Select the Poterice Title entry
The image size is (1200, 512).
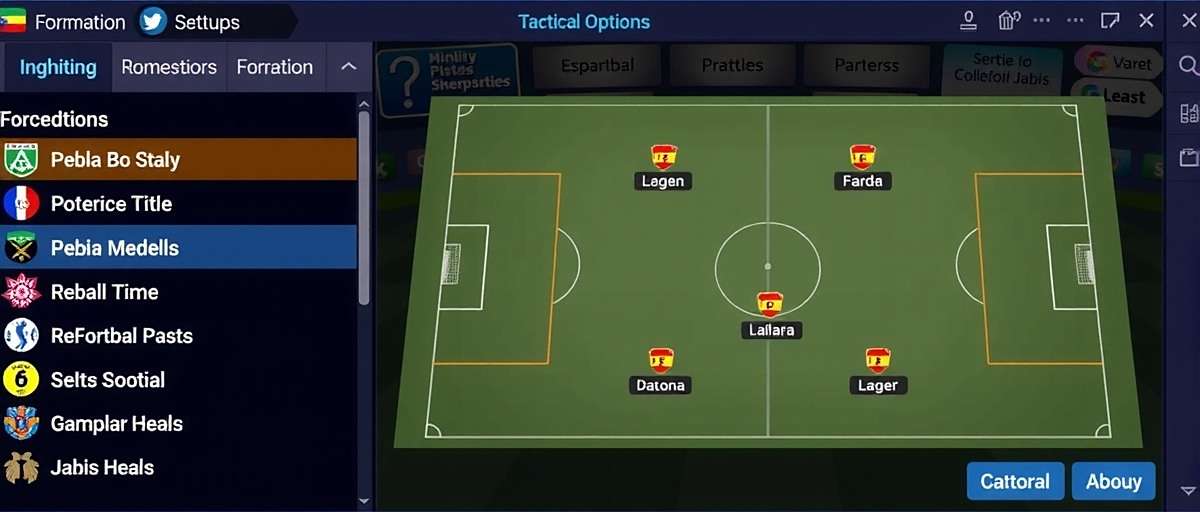(x=178, y=204)
